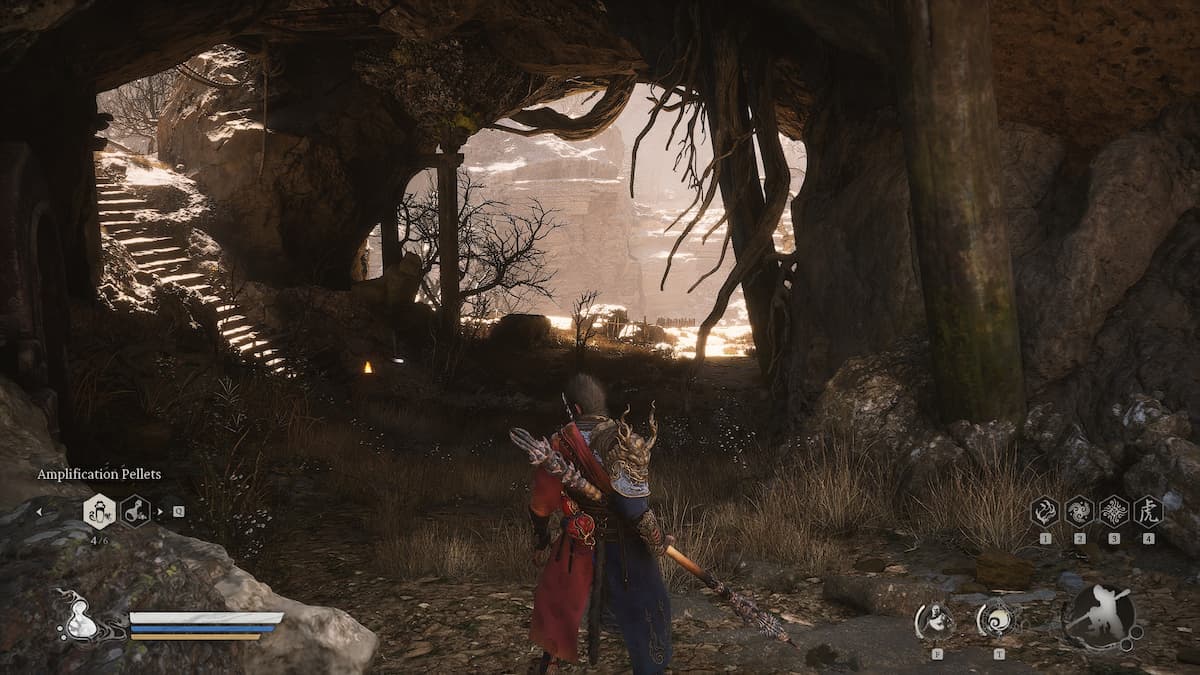Use the ornate knot spell in slot 3
The width and height of the screenshot is (1200, 675).
tap(1113, 511)
